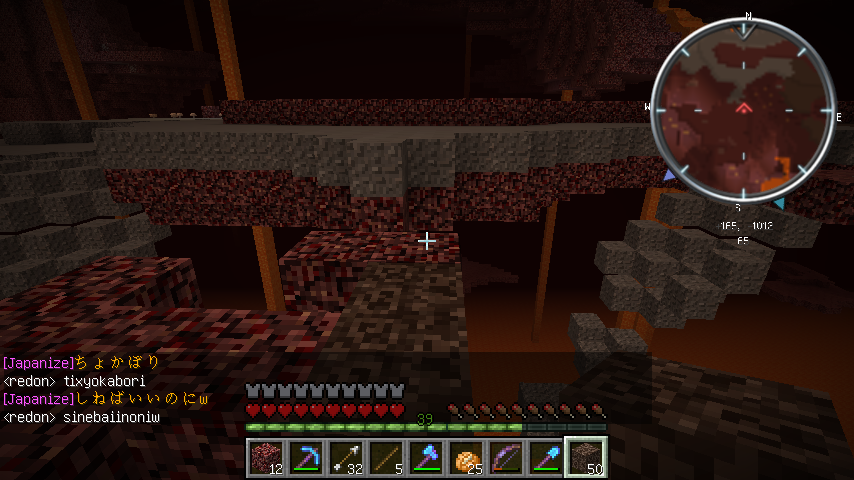The width and height of the screenshot is (854, 480).
Task: Select the netherrack block hotbar slot
Action: coord(265,457)
